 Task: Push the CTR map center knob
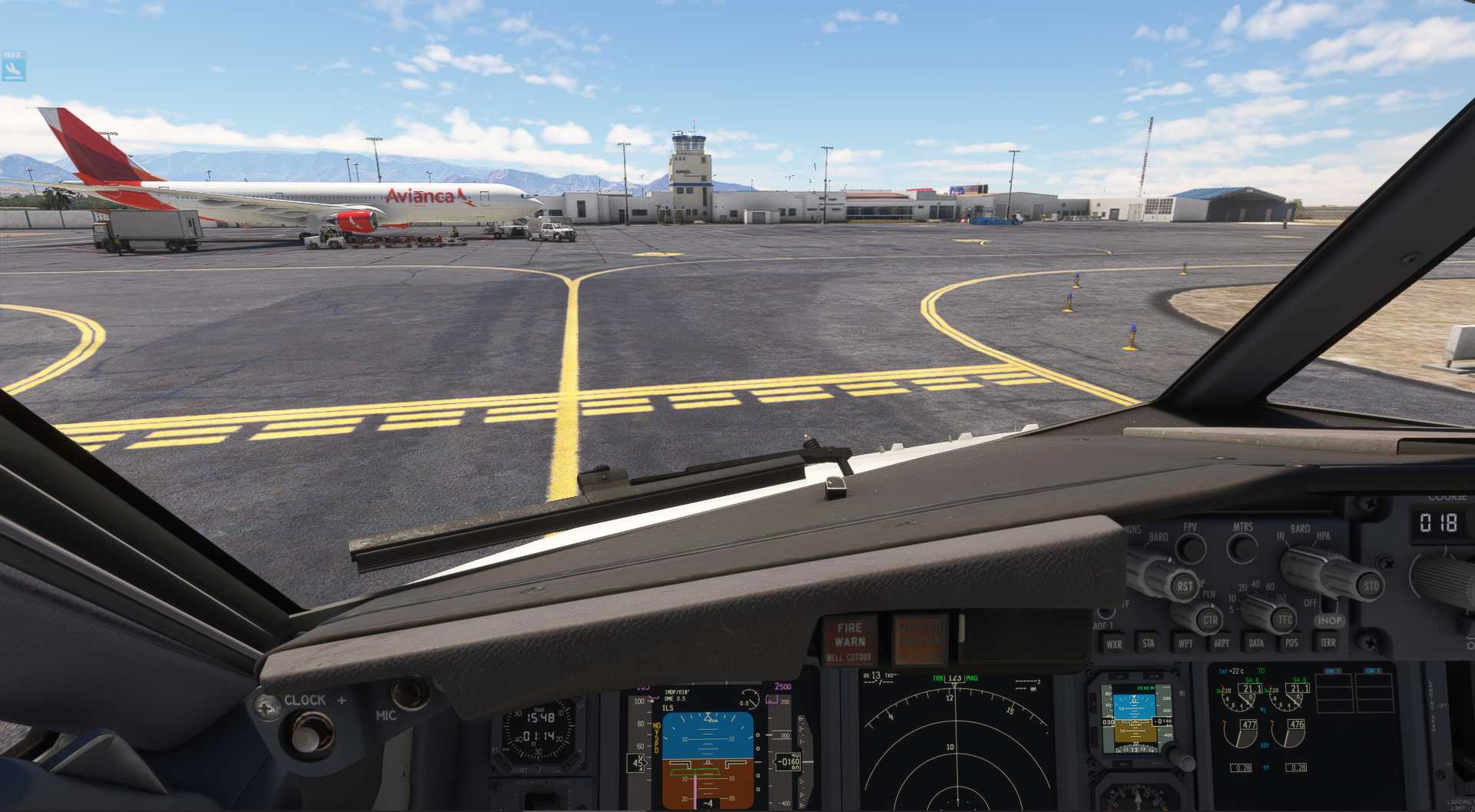[x=1209, y=620]
